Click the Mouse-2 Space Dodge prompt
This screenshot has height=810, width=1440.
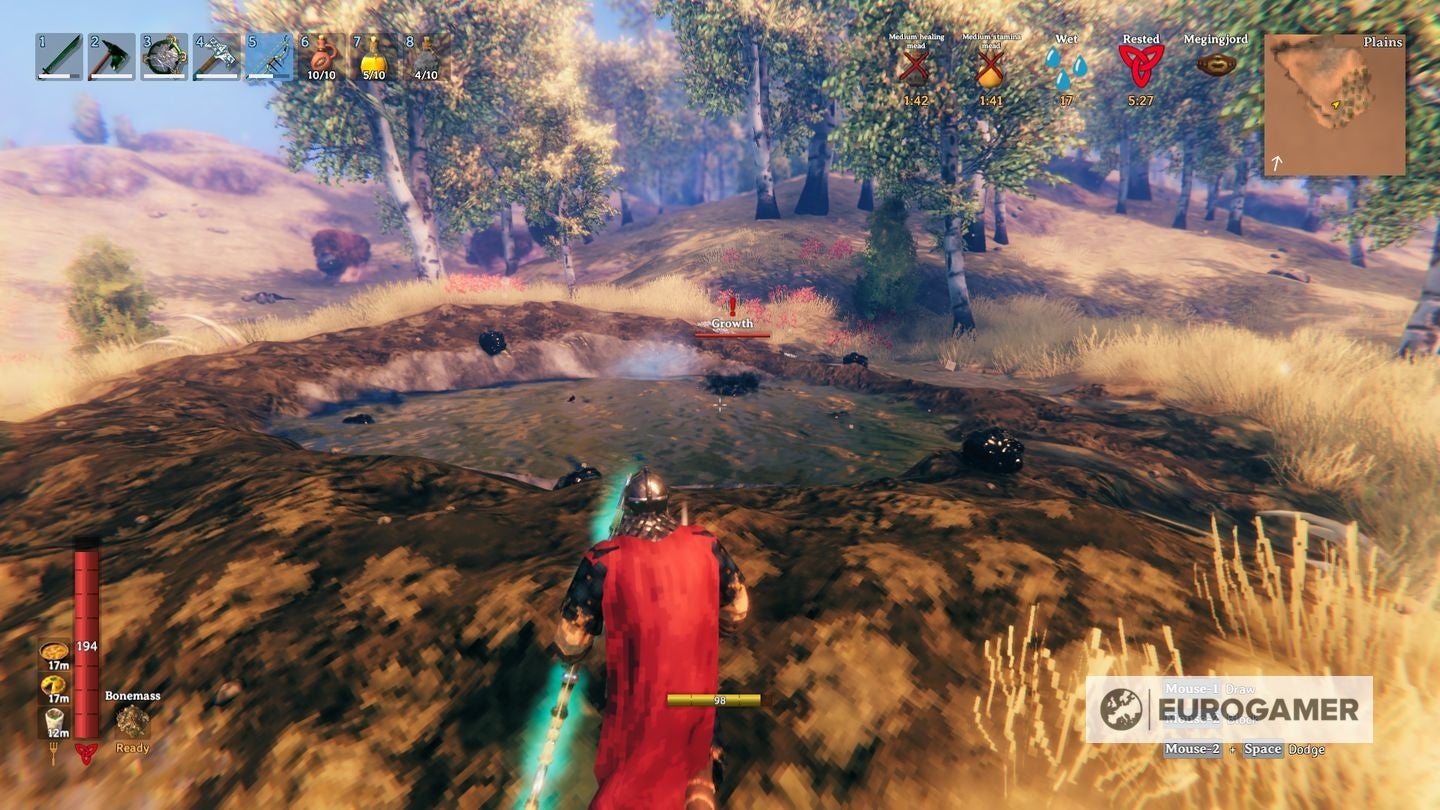click(x=1243, y=749)
